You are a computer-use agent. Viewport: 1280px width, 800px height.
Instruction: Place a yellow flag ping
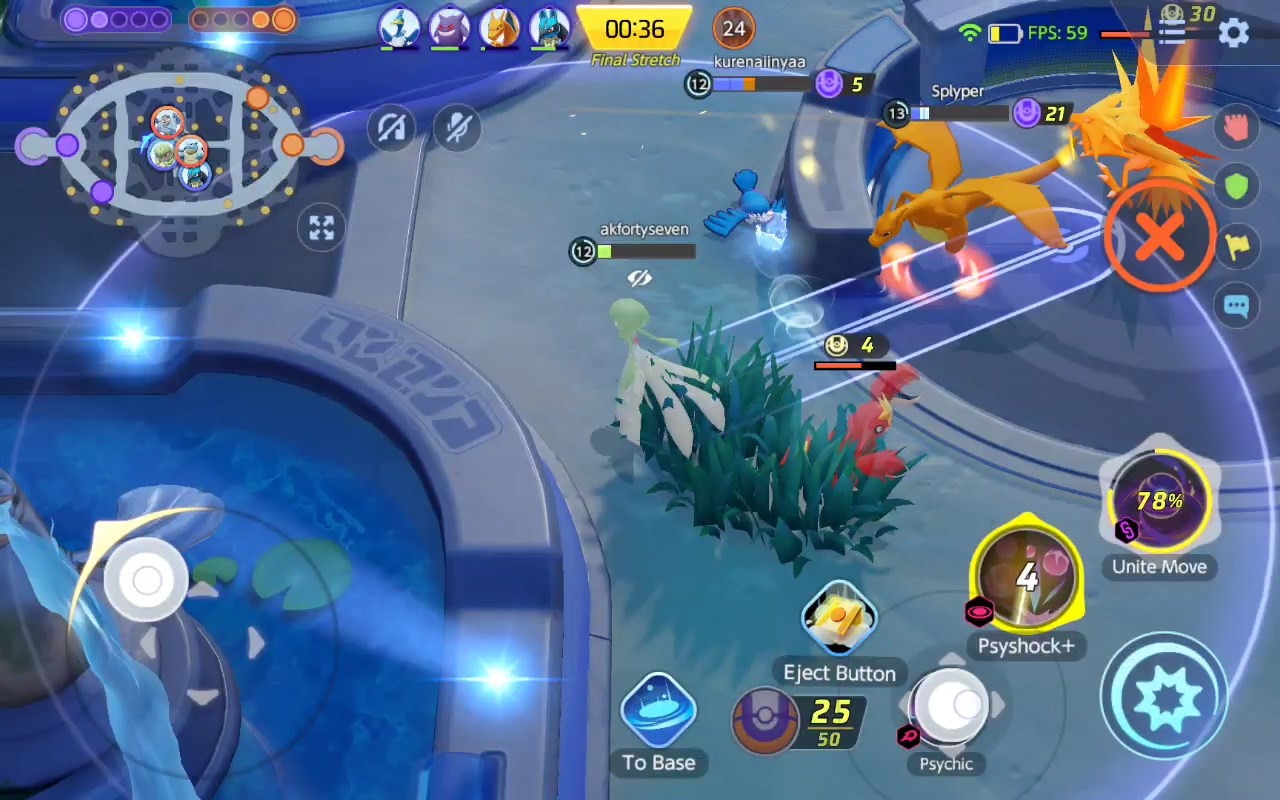[x=1237, y=247]
